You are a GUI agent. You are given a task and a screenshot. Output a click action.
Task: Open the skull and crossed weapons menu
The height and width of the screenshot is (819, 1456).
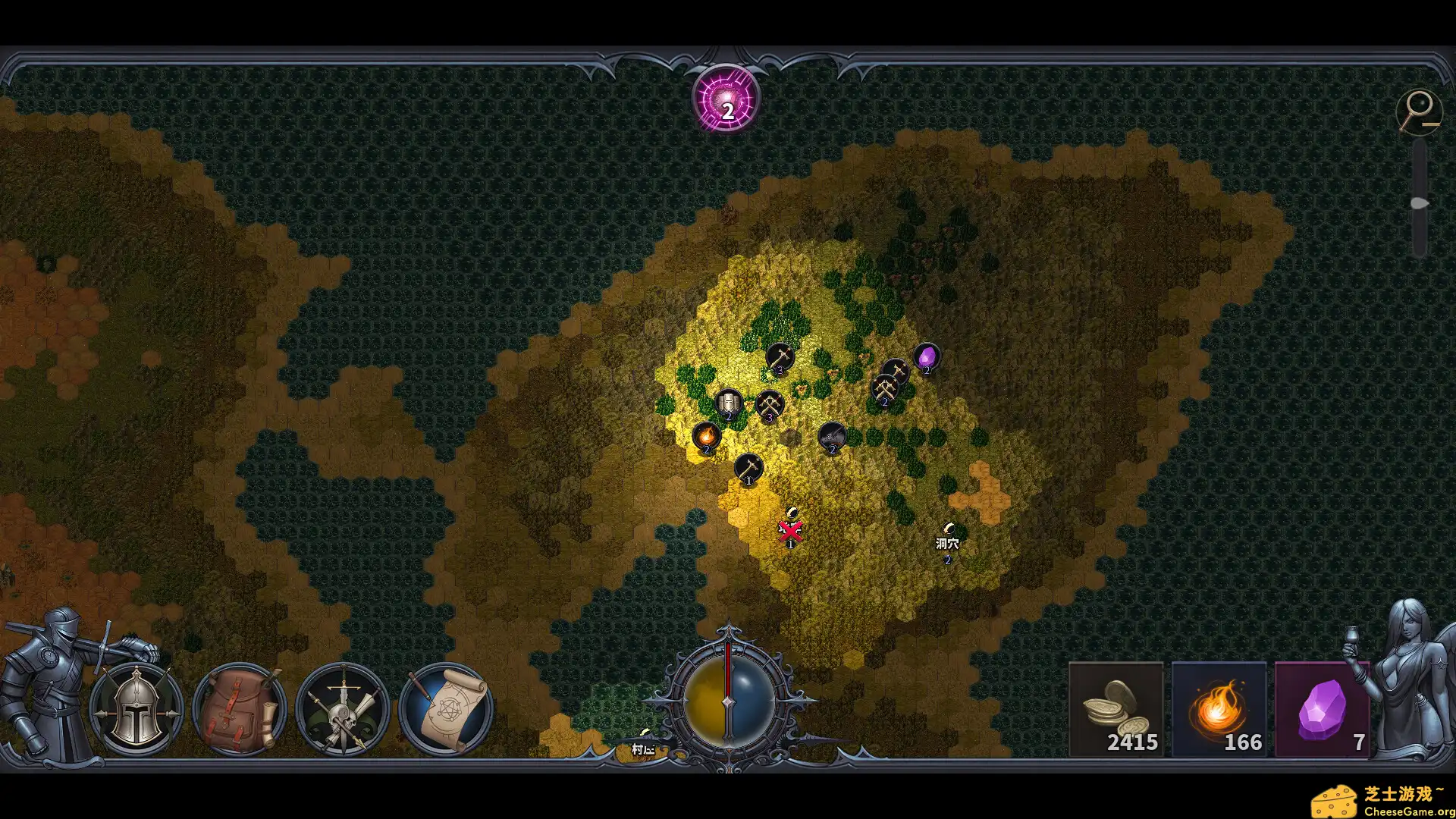[x=343, y=710]
